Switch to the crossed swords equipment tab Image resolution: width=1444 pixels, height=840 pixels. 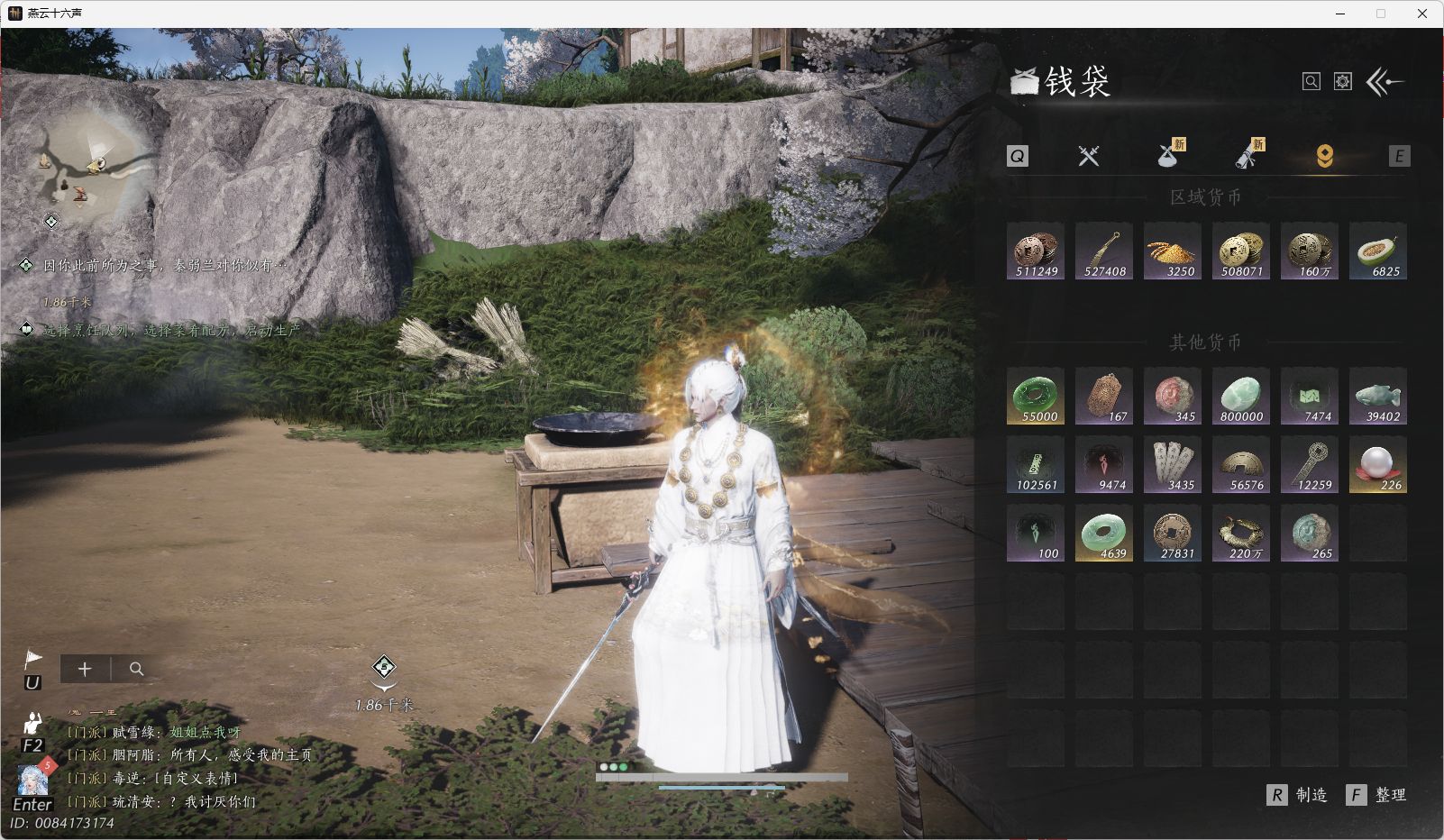(x=1089, y=156)
